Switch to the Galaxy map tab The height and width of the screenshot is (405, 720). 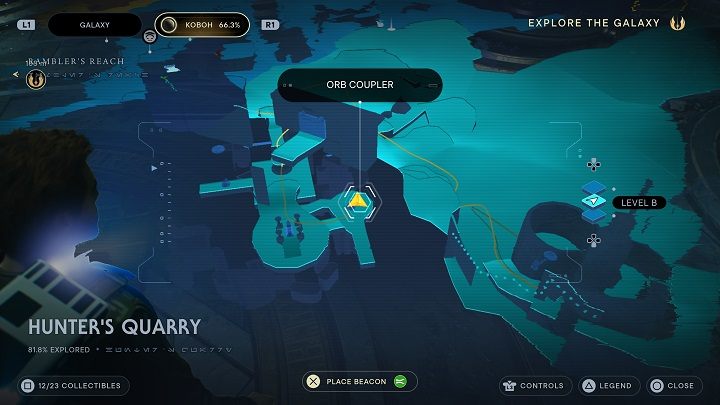click(95, 24)
